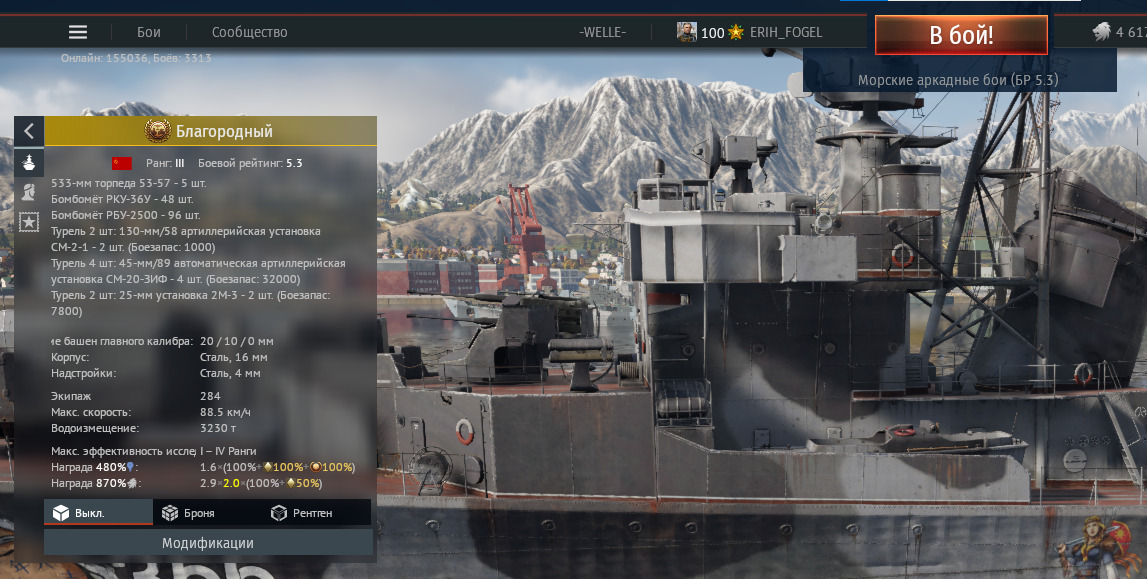The height and width of the screenshot is (579, 1147).
Task: Click the golden eagles currency icon
Action: tap(1101, 32)
